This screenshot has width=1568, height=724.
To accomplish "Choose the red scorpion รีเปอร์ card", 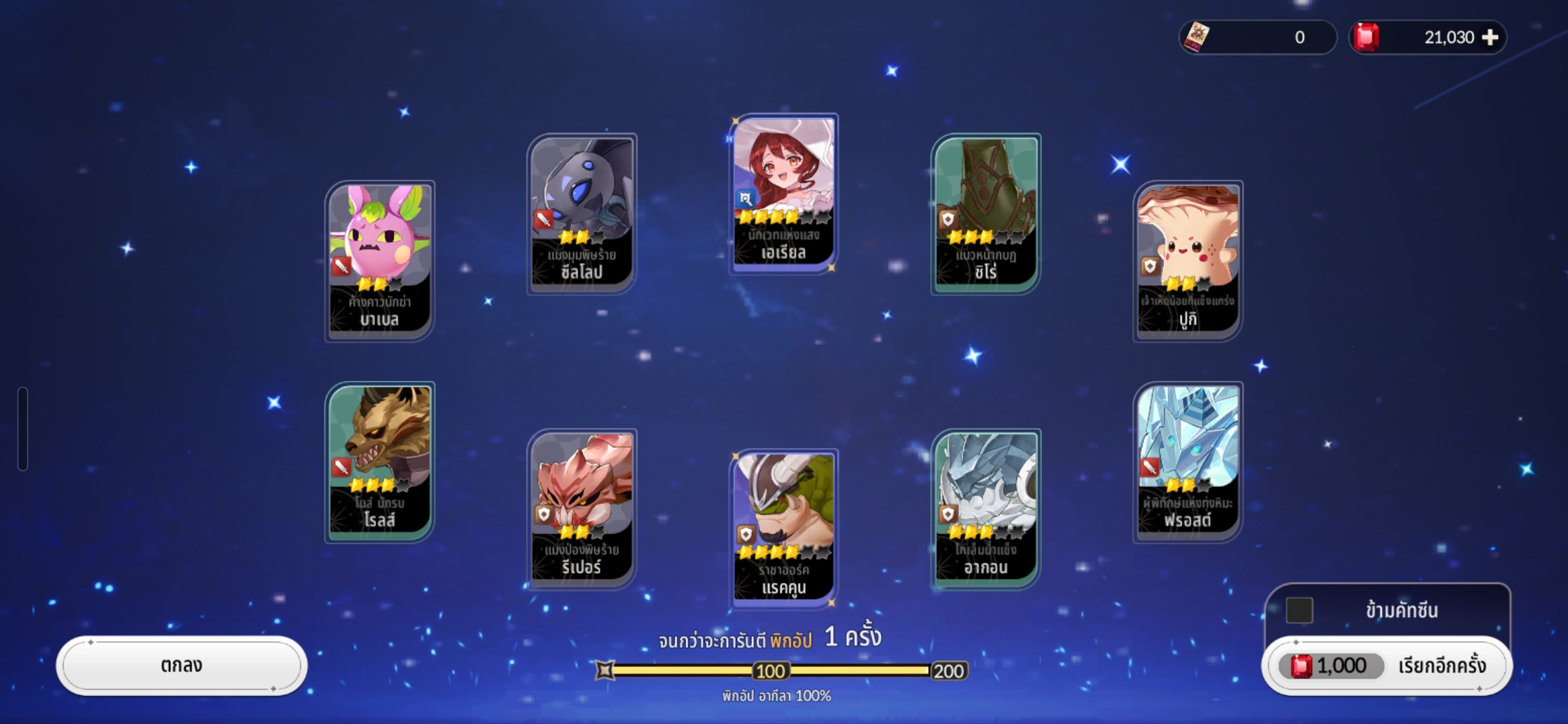I will 582,508.
